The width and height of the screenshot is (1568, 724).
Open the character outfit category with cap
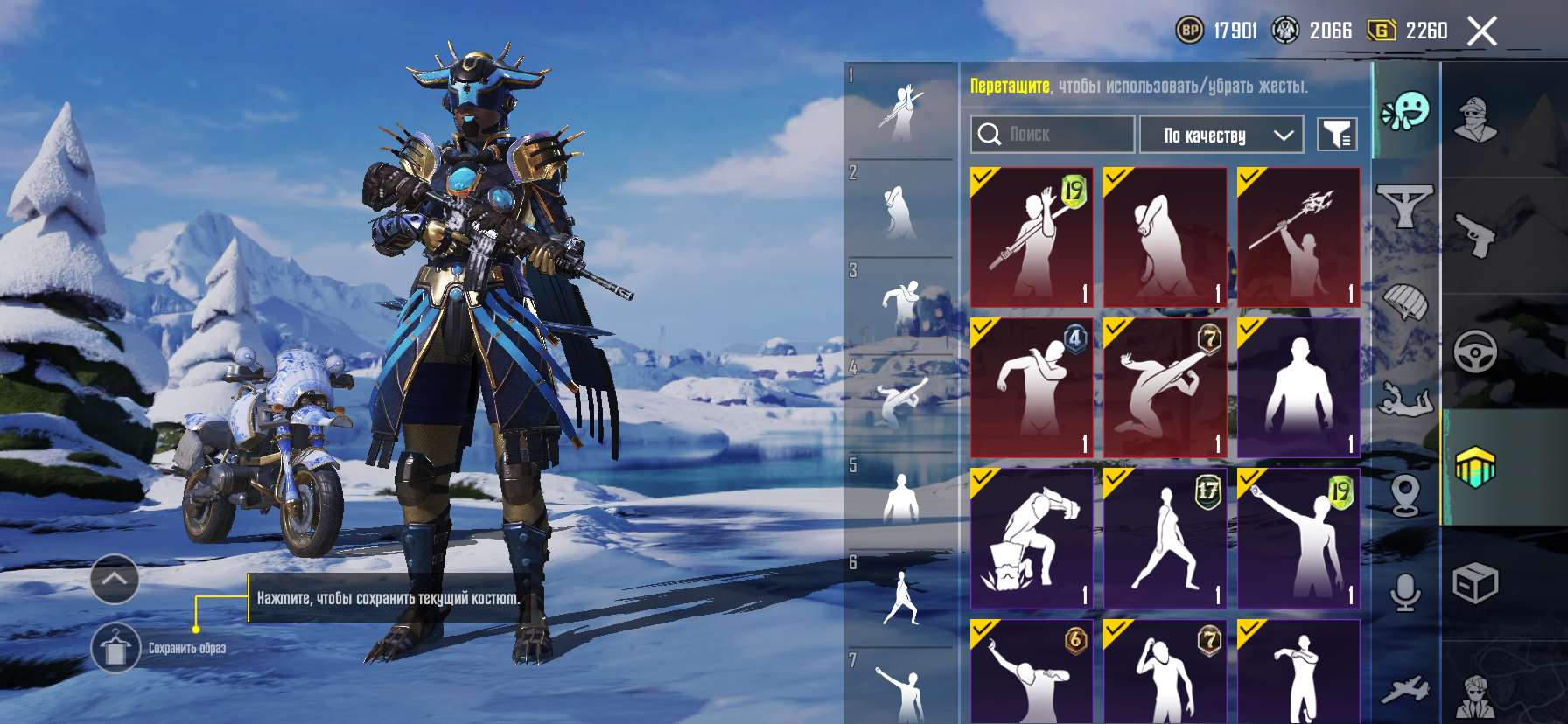point(1475,119)
